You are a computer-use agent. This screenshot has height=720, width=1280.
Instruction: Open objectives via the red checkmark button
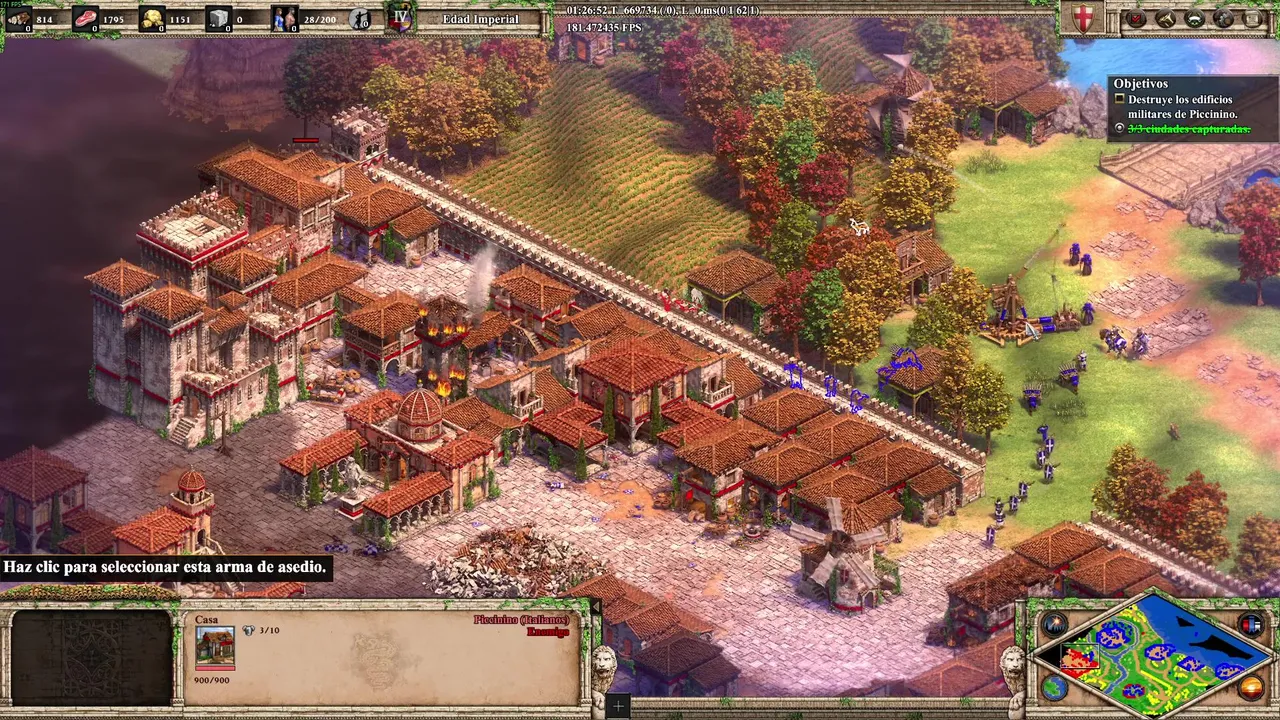coord(1136,18)
